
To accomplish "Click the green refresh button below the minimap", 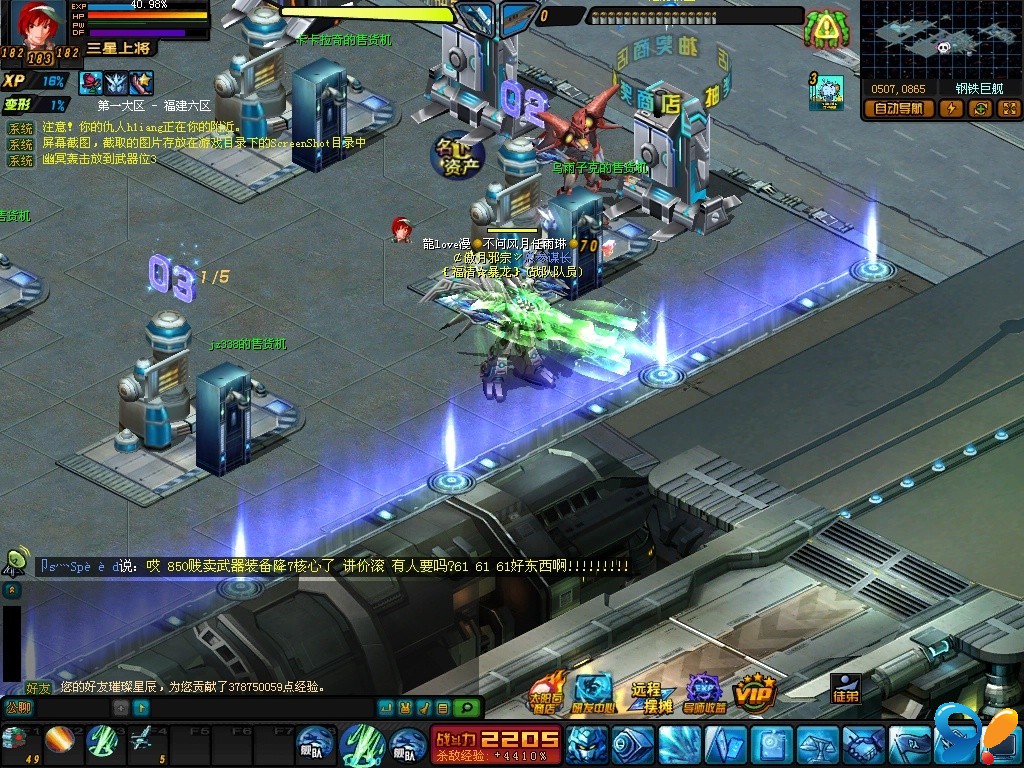I will pos(980,109).
